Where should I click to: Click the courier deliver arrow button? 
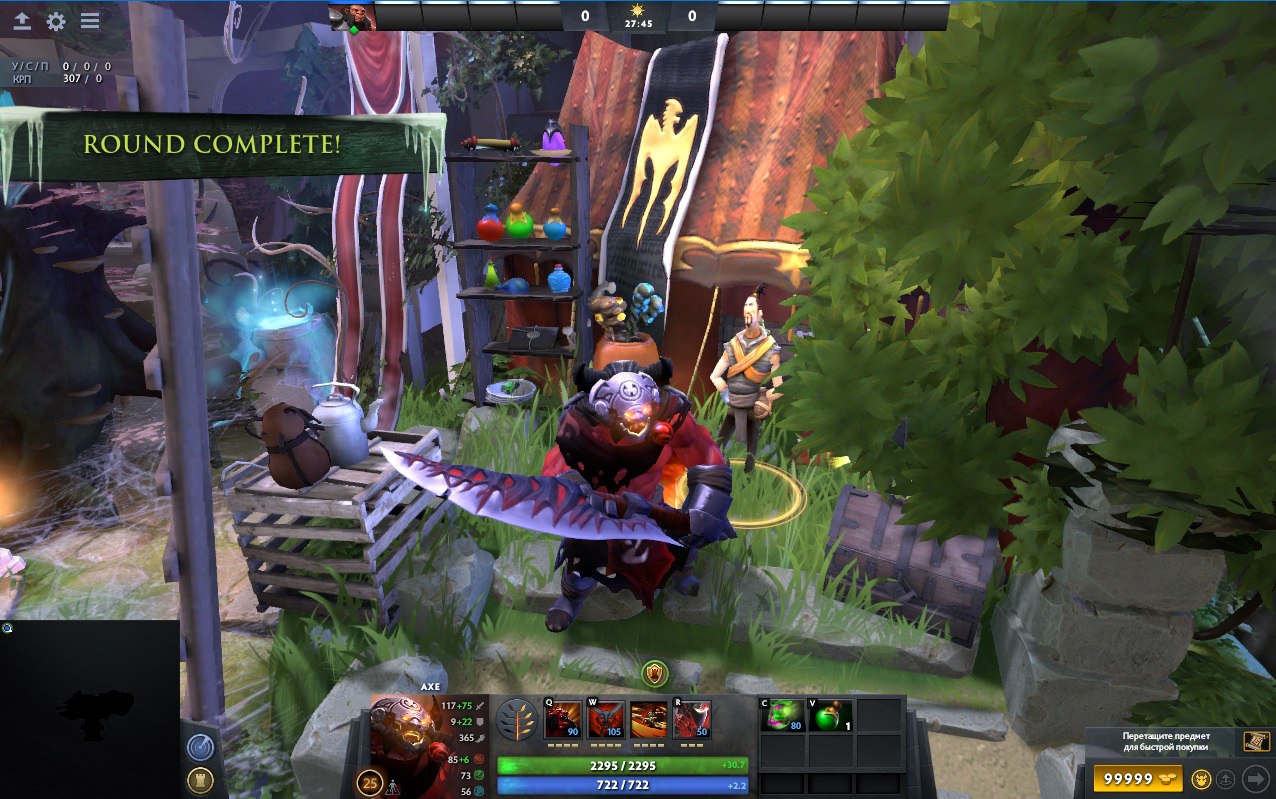[x=1254, y=780]
